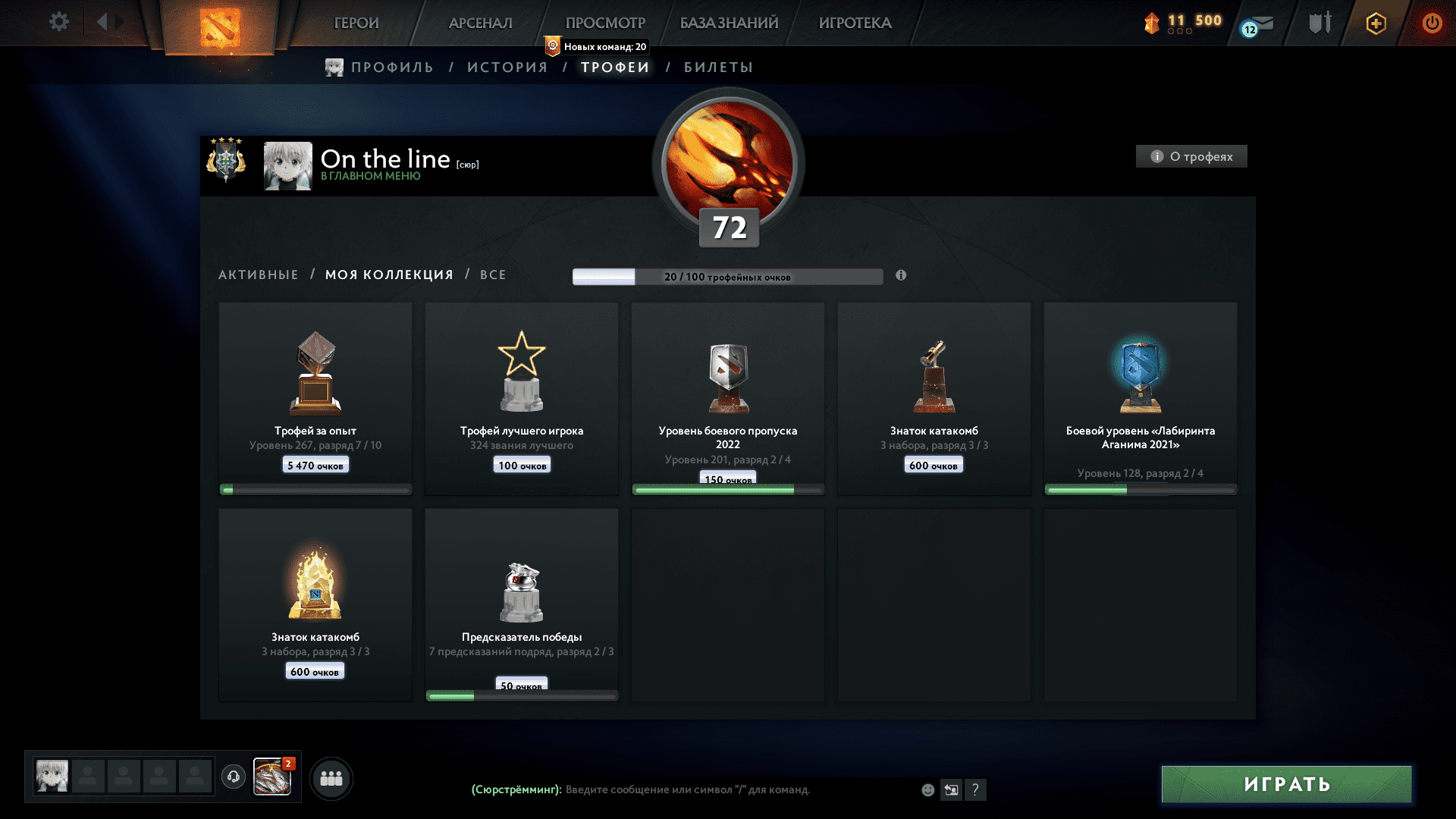Open the База знаний section
This screenshot has height=819, width=1456.
[x=729, y=23]
